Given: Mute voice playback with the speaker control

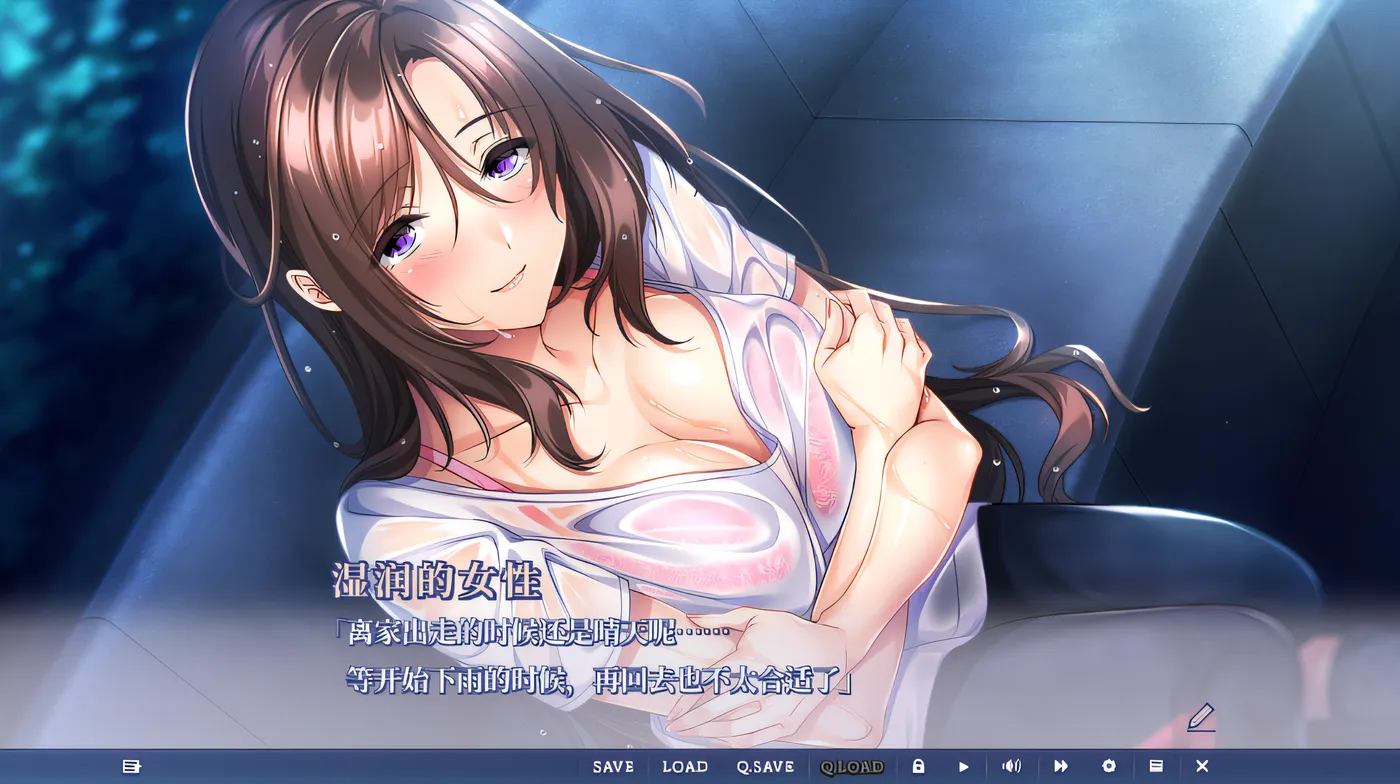Looking at the screenshot, I should 1010,764.
